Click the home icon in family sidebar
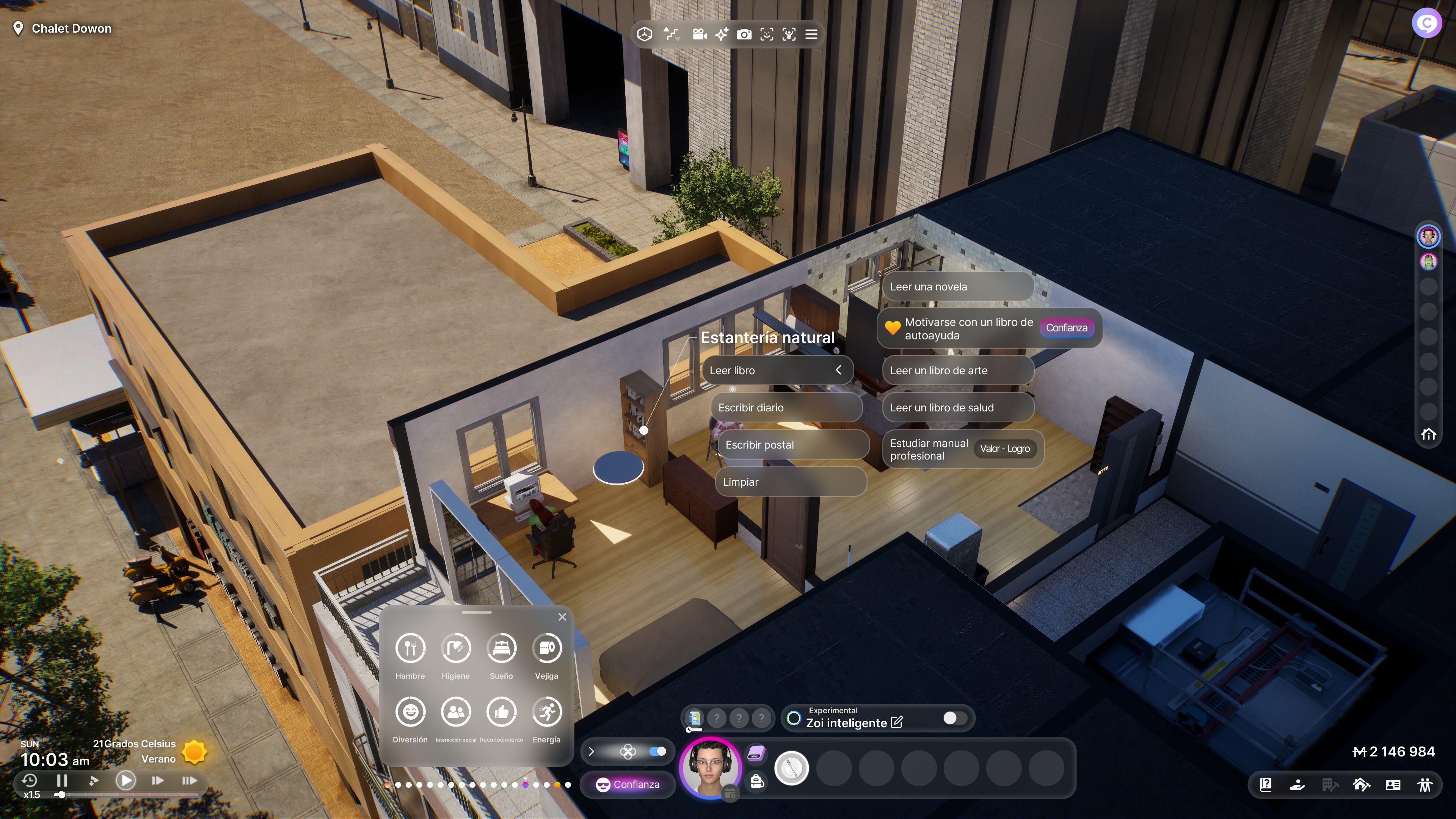The image size is (1456, 819). click(x=1428, y=434)
